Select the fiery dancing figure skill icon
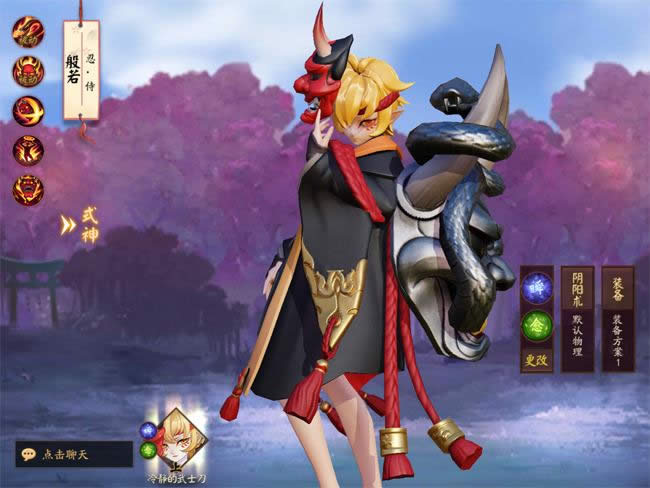This screenshot has height=488, width=650. (28, 150)
